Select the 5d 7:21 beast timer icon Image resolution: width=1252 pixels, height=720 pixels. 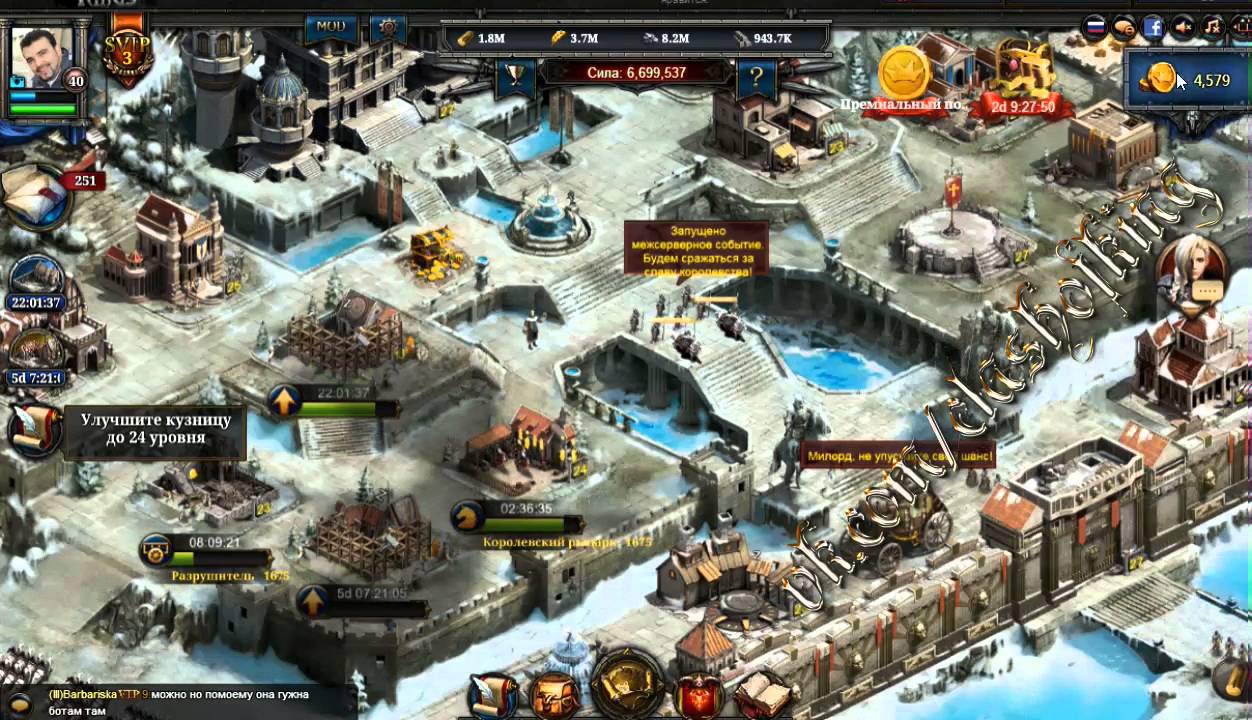[37, 353]
